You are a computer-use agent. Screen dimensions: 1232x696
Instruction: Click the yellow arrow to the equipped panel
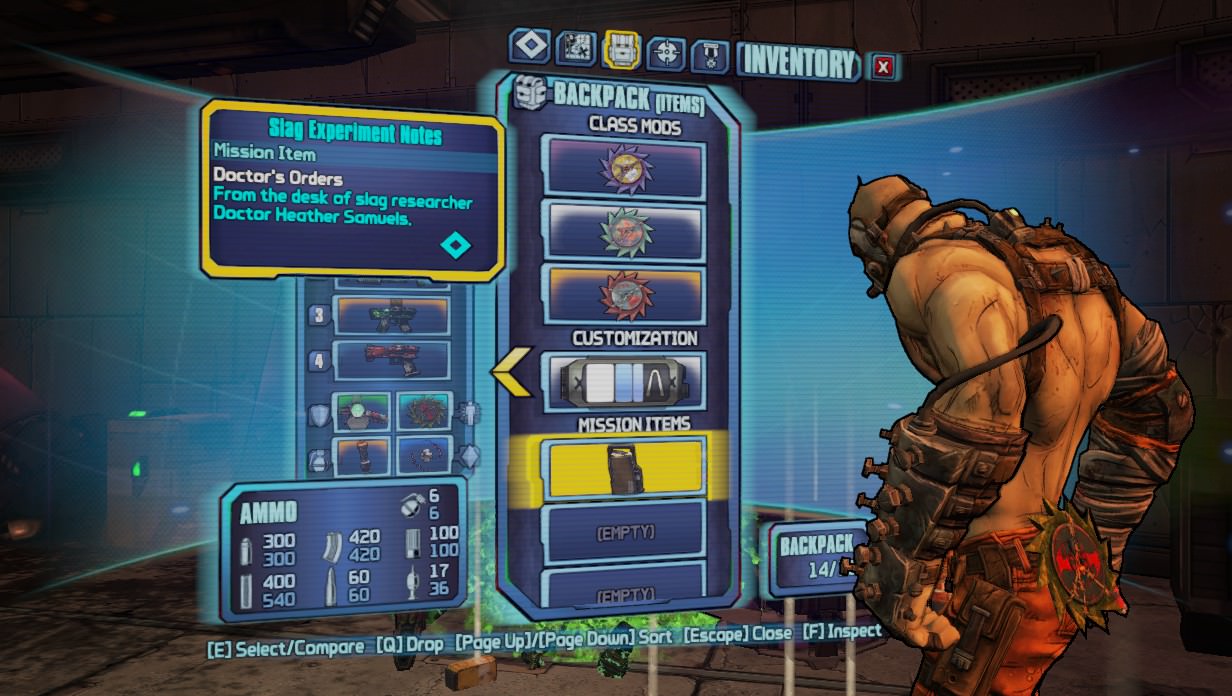[x=512, y=371]
